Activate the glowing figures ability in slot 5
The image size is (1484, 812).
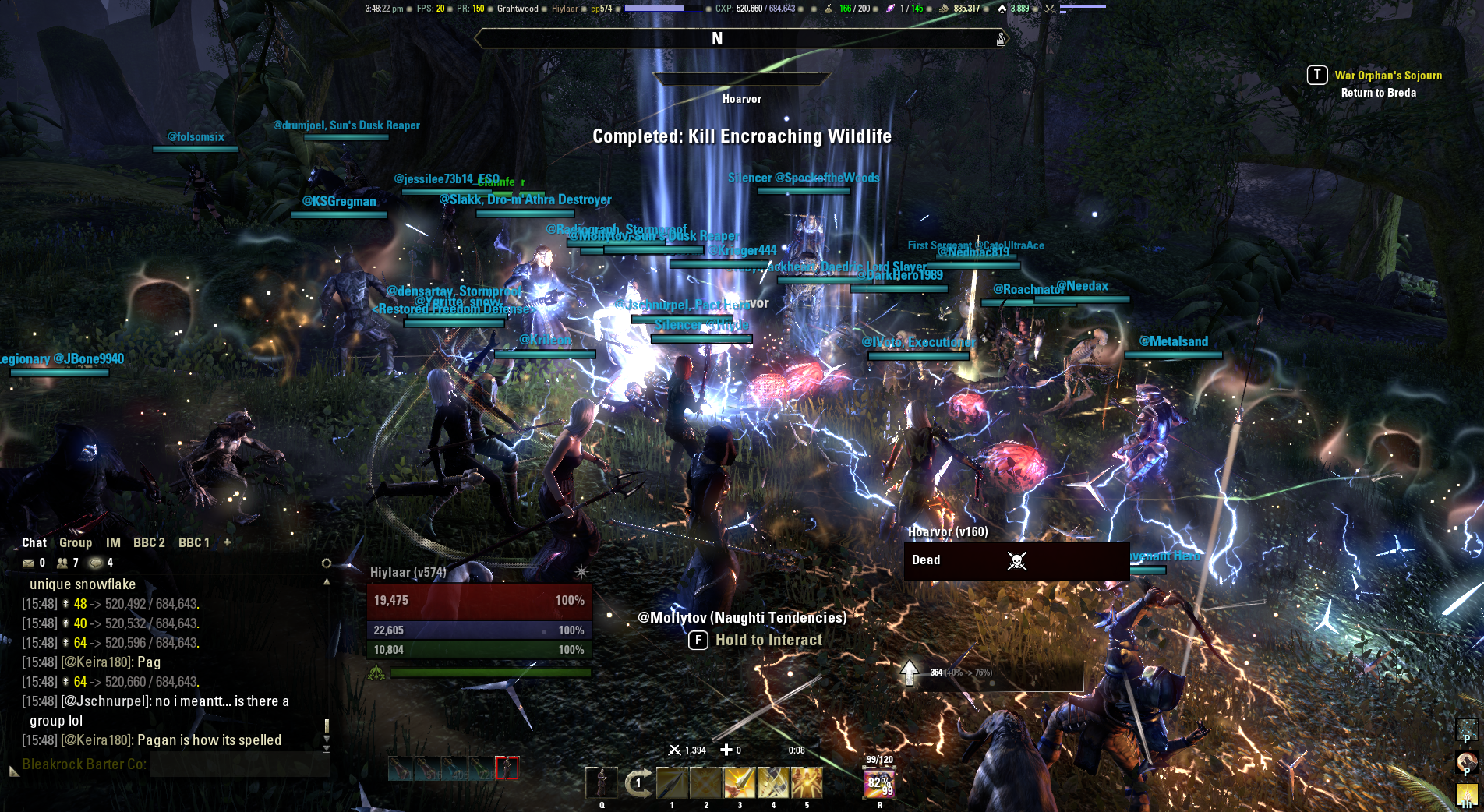[807, 782]
